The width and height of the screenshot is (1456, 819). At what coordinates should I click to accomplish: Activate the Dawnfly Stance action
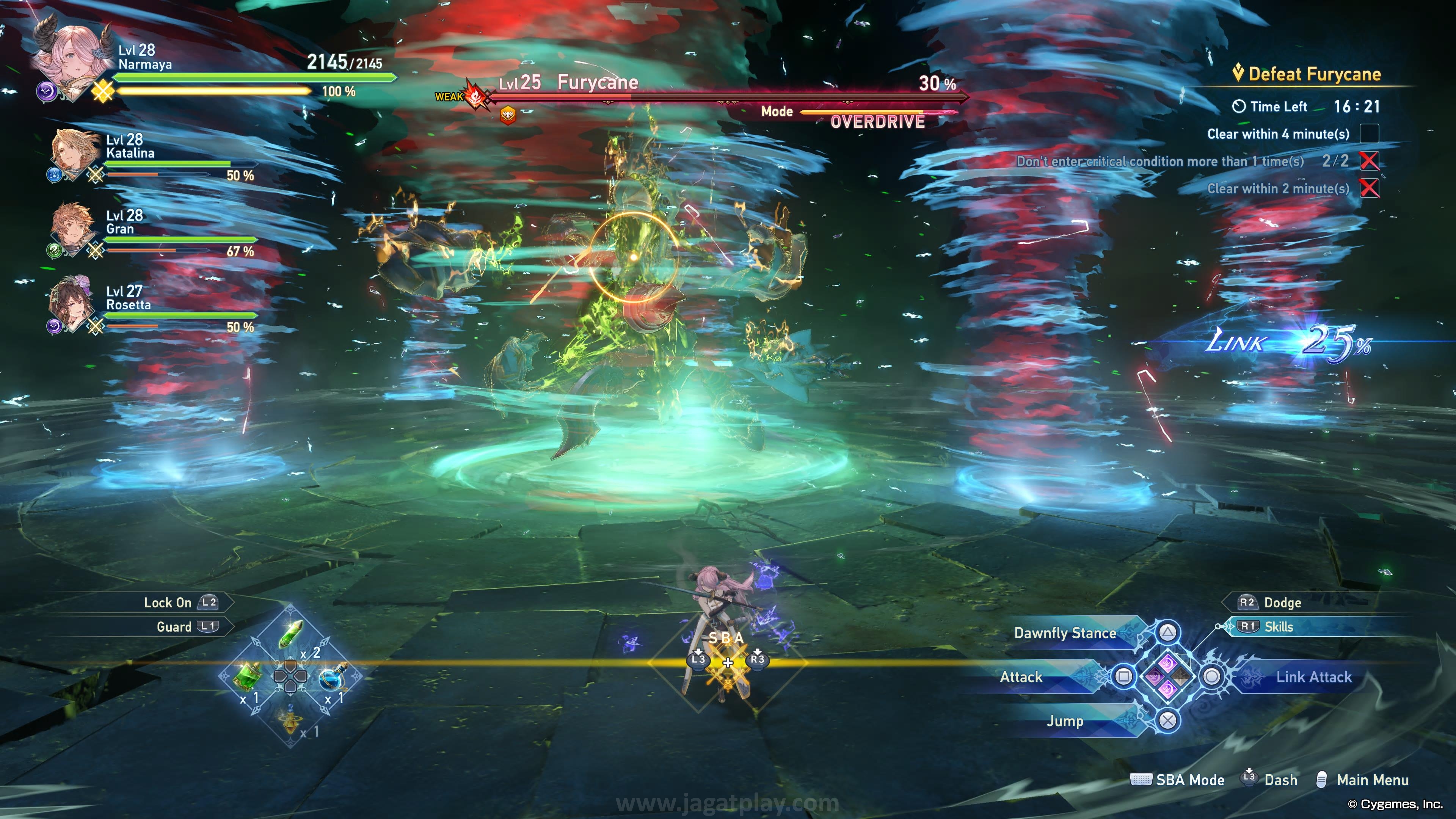pyautogui.click(x=1065, y=633)
